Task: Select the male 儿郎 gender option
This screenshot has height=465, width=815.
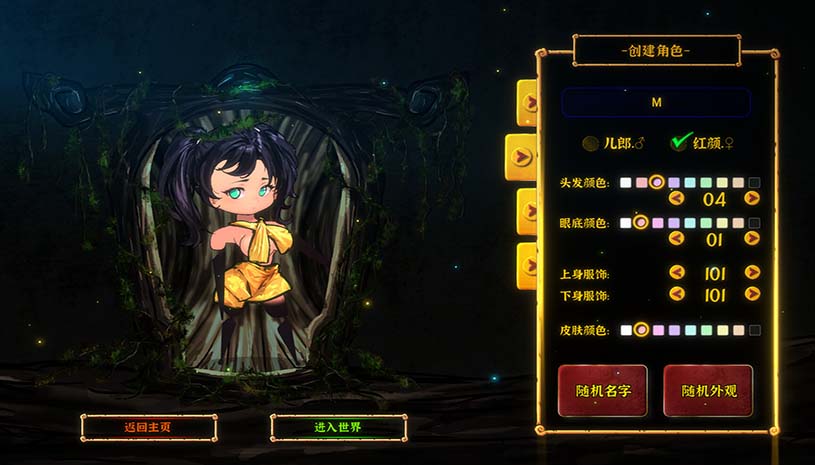Action: 592,143
